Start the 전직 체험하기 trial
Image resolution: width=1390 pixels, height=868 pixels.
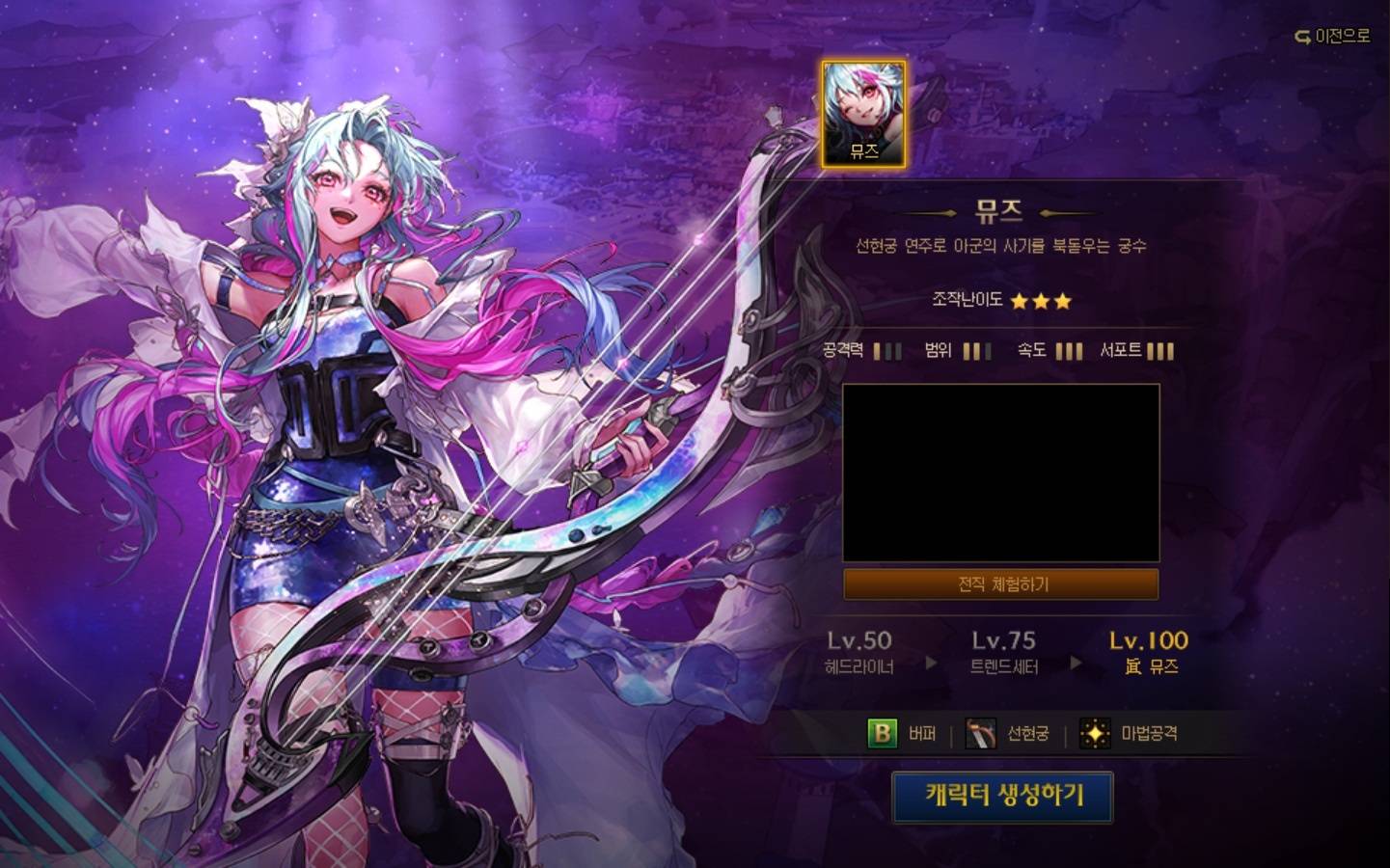(x=1001, y=584)
